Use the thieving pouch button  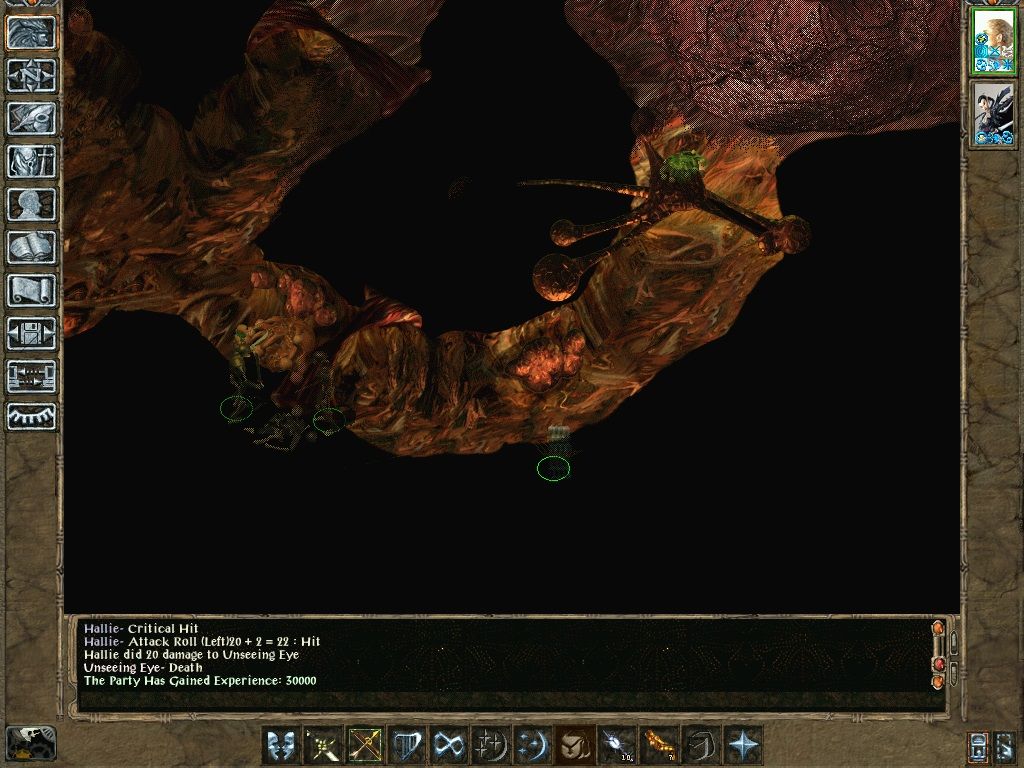[572, 745]
